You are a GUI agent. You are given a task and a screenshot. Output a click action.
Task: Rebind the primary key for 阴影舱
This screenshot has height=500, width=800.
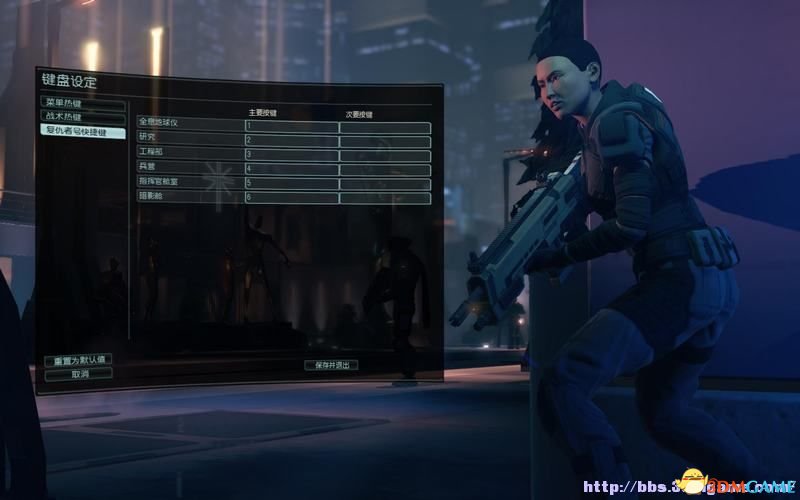pos(291,198)
